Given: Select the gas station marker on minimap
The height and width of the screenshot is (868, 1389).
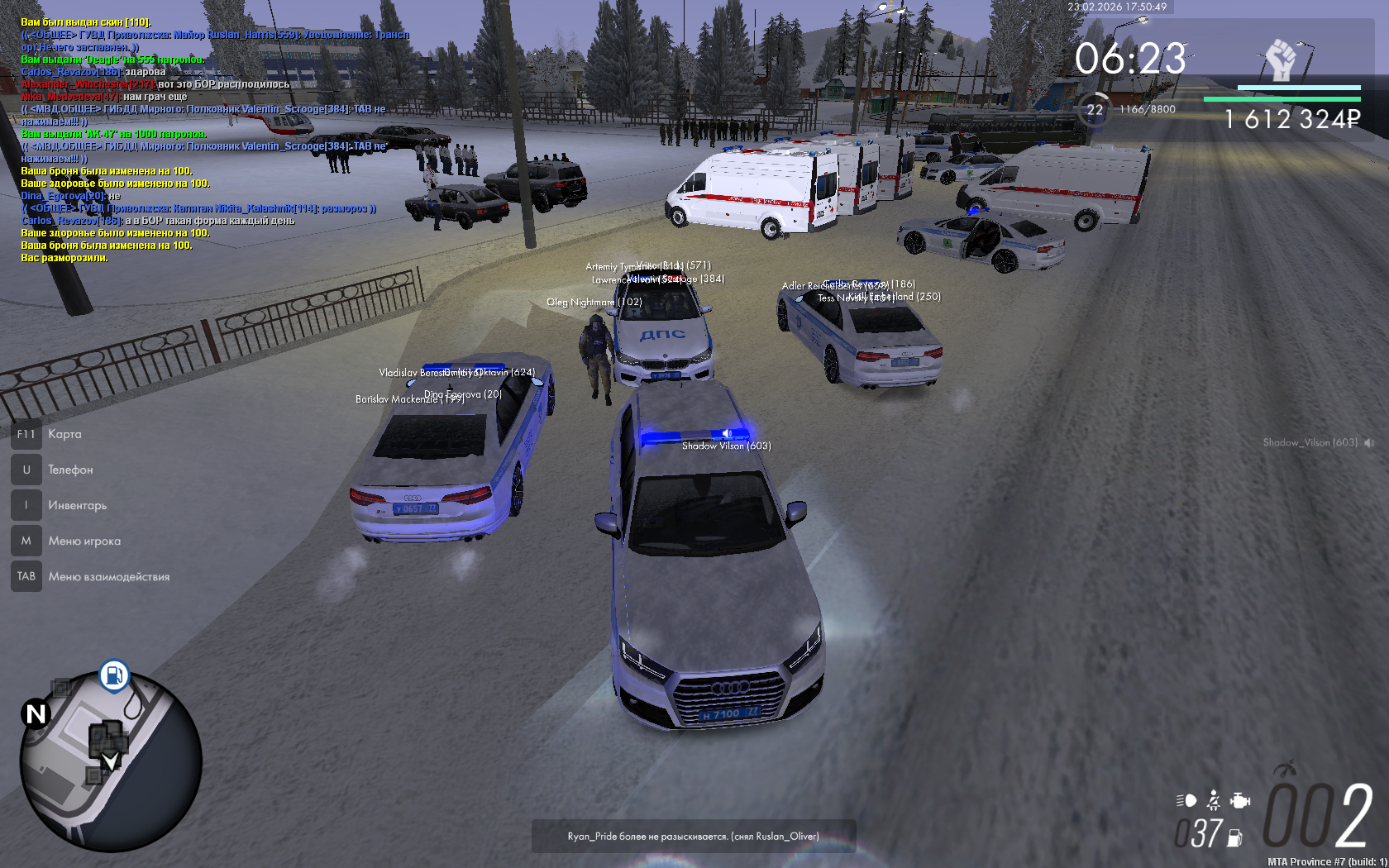Looking at the screenshot, I should [x=114, y=675].
